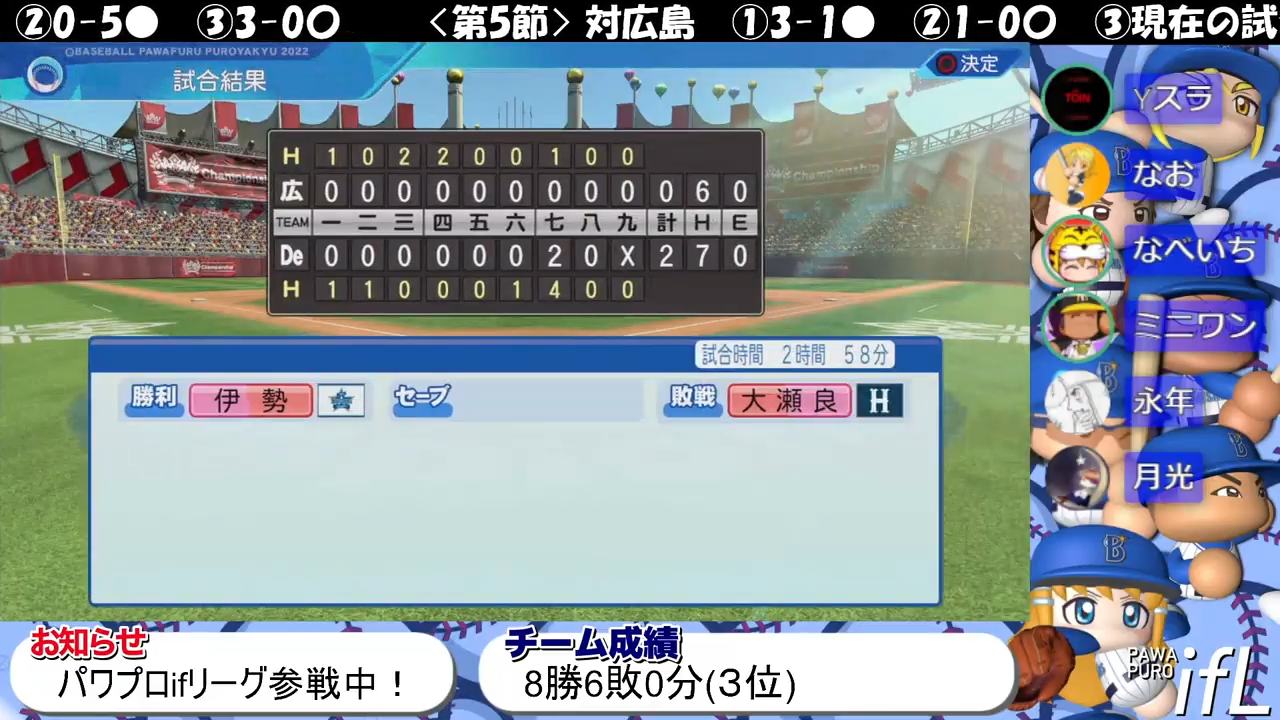Select the losing pitcher name 大瀬良
This screenshot has width=1280, height=720.
click(x=789, y=400)
